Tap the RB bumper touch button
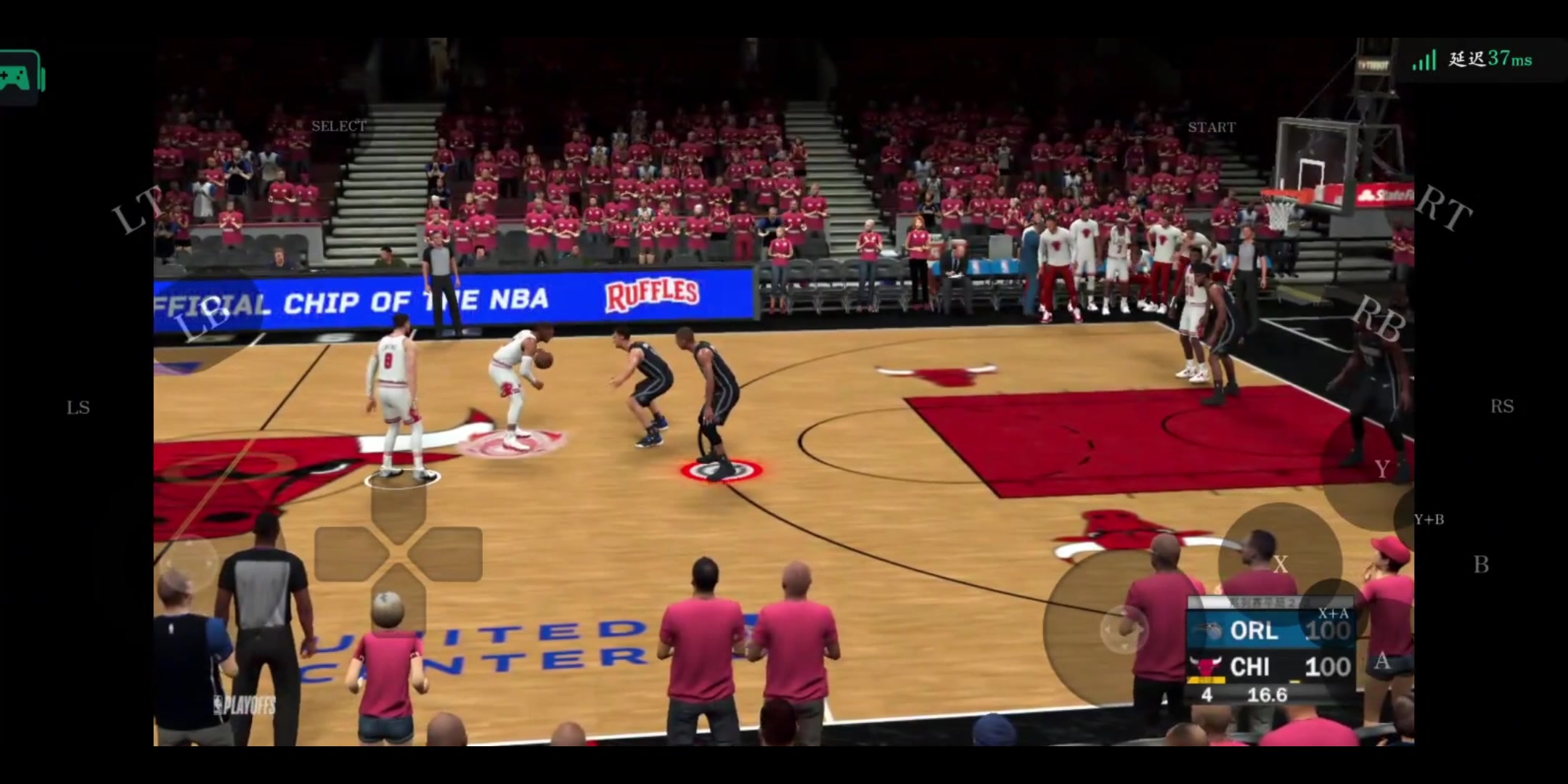The image size is (1568, 784). point(1379,320)
